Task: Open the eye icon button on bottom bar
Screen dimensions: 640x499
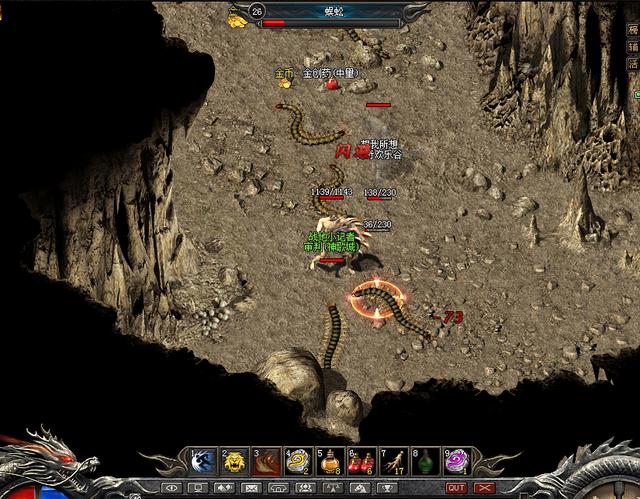Action: pos(170,488)
